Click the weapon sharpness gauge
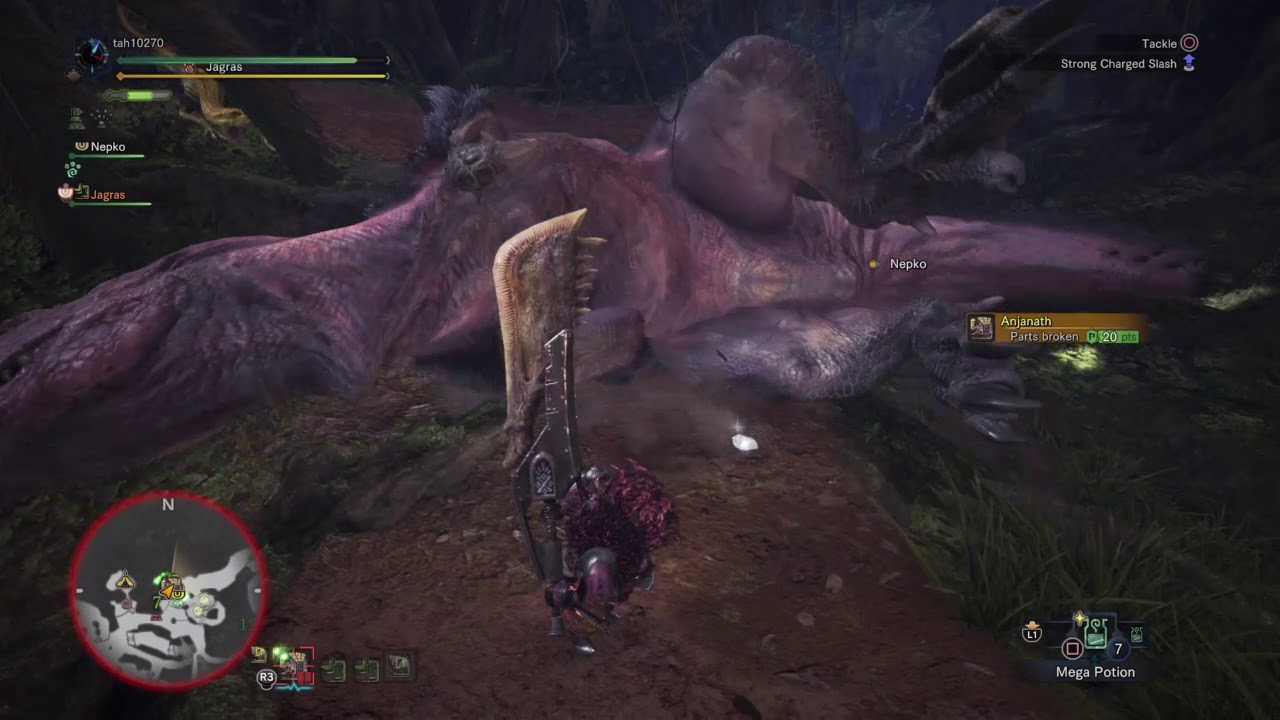 [140, 95]
